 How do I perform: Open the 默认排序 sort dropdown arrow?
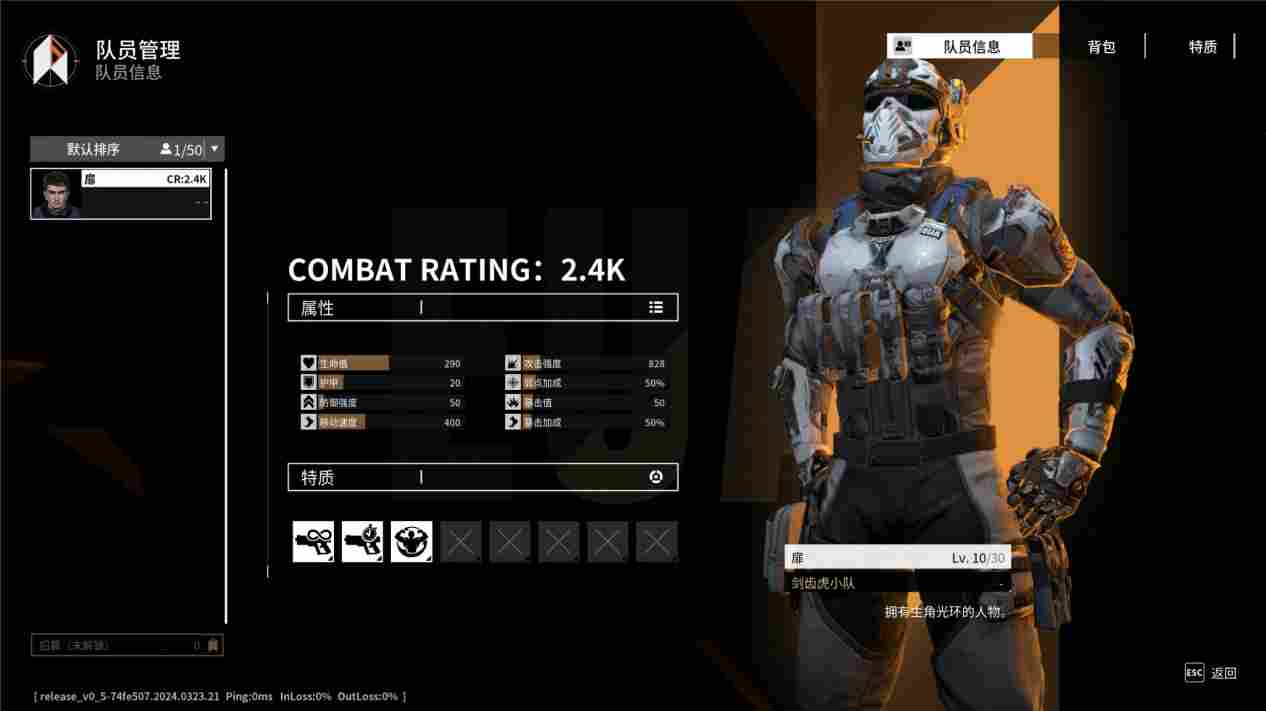pos(214,149)
